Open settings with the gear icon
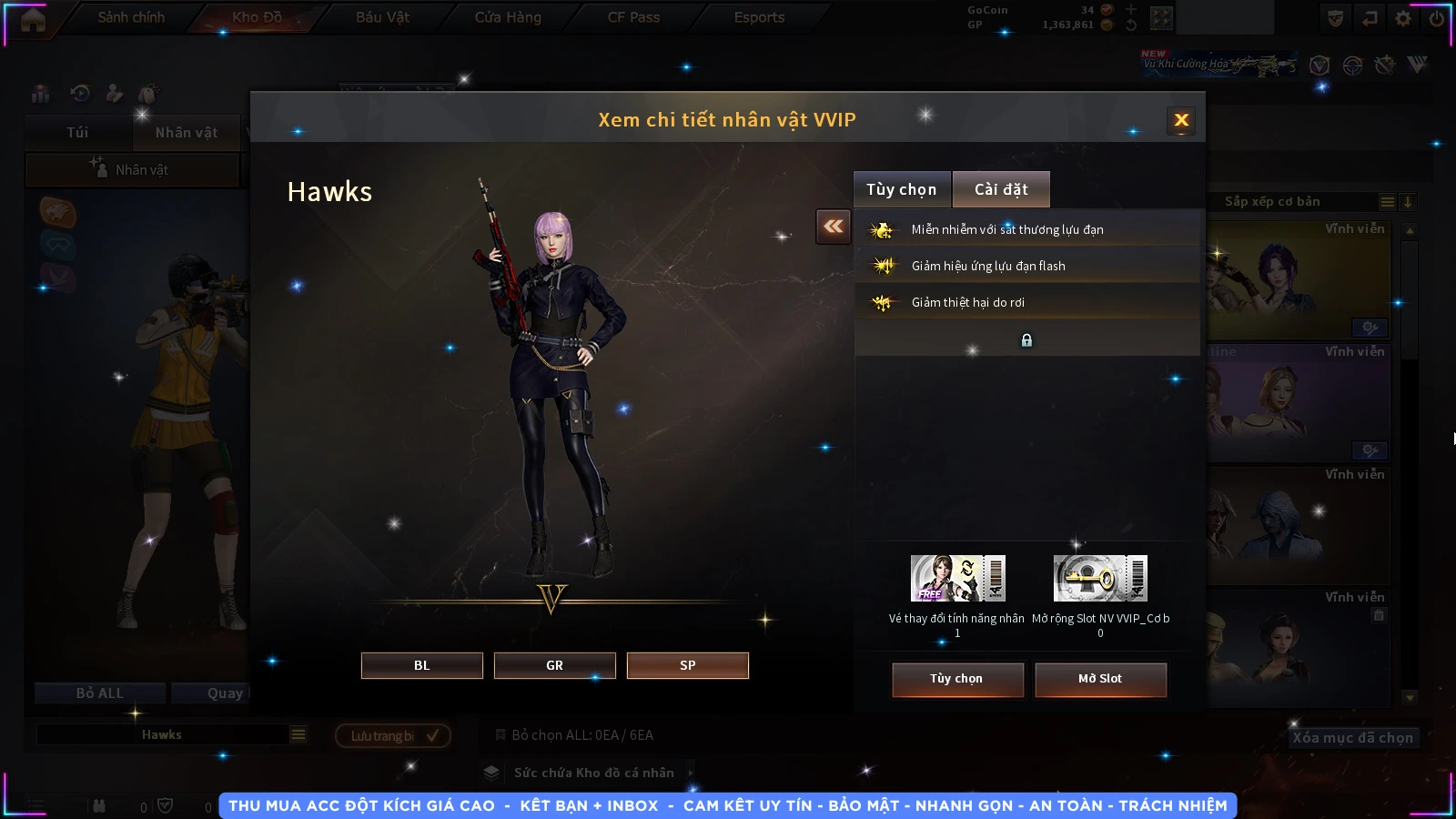 point(1403,18)
